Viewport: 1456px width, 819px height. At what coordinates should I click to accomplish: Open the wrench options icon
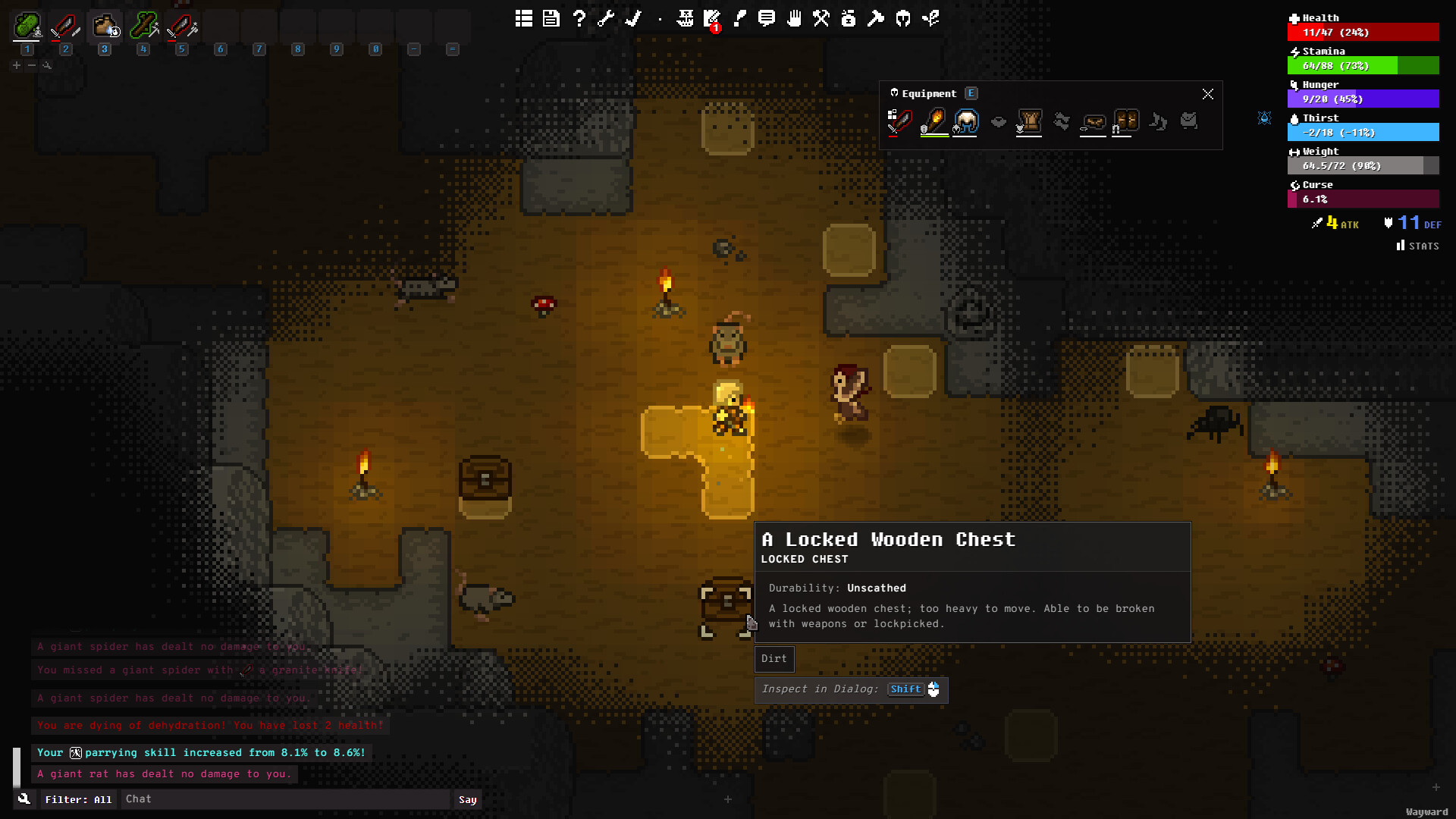(x=606, y=18)
